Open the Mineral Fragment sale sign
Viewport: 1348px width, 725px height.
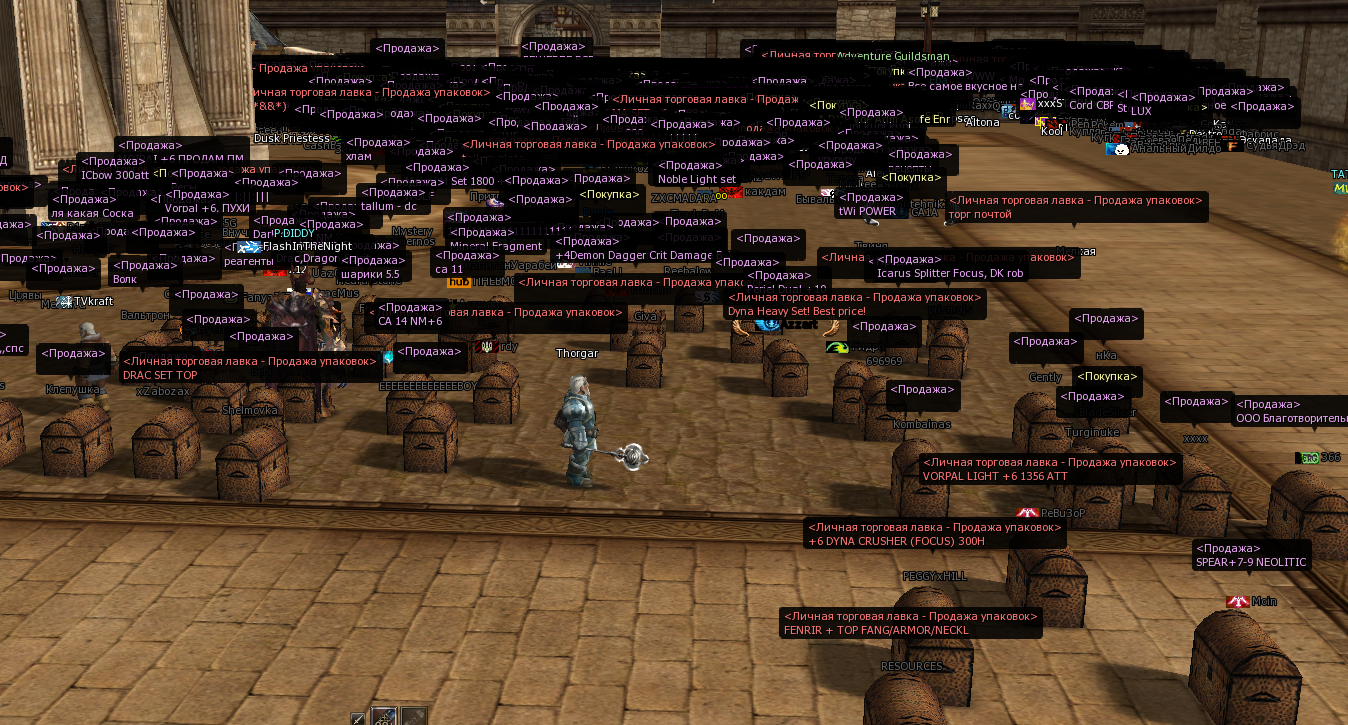(x=496, y=246)
